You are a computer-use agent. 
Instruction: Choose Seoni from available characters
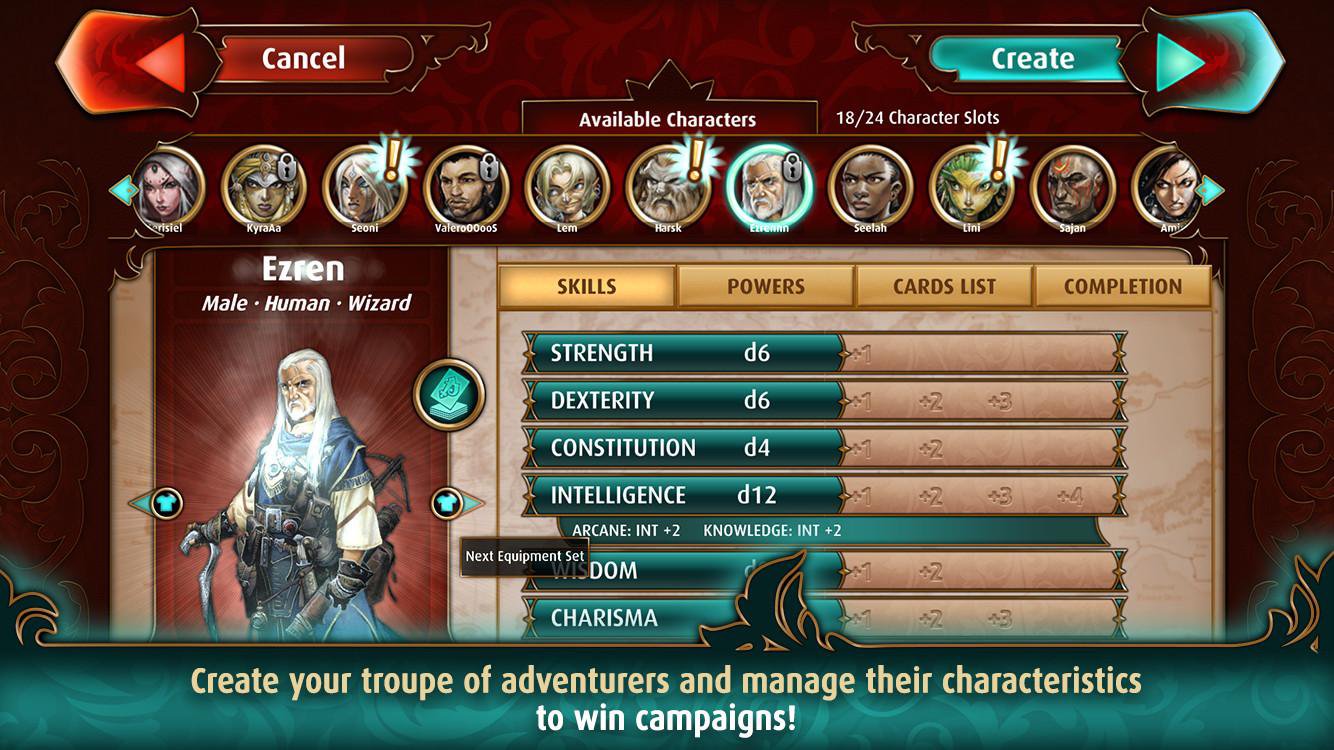[x=363, y=186]
